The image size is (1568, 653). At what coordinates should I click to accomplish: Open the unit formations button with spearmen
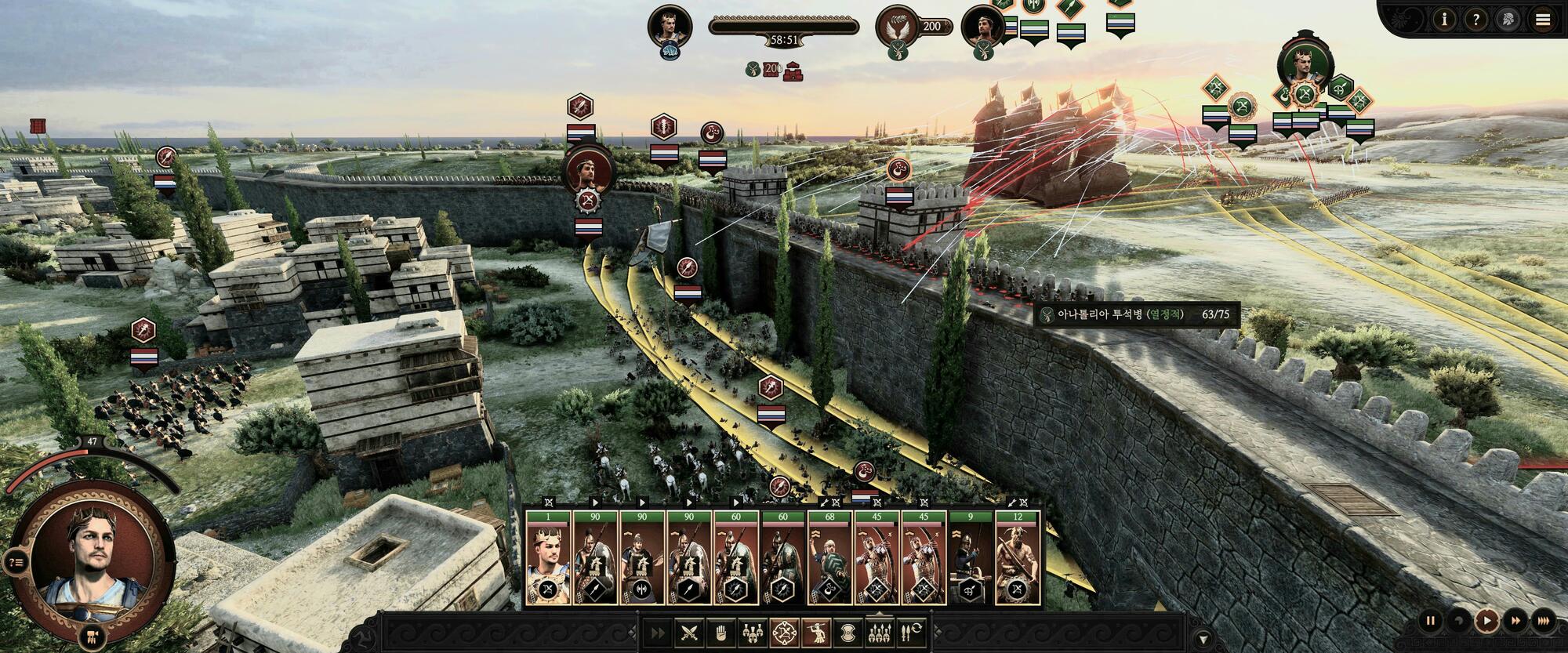coord(880,632)
